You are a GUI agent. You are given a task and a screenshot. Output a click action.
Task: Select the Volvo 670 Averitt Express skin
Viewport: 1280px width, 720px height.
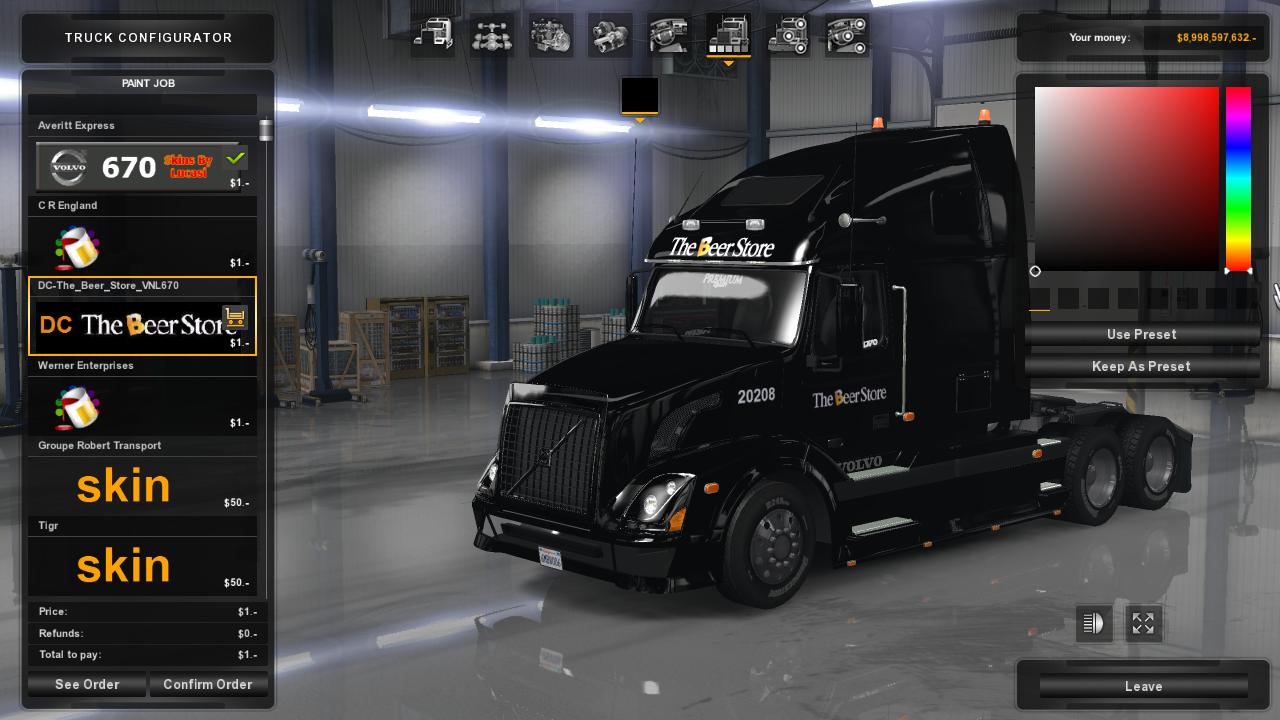tap(142, 166)
